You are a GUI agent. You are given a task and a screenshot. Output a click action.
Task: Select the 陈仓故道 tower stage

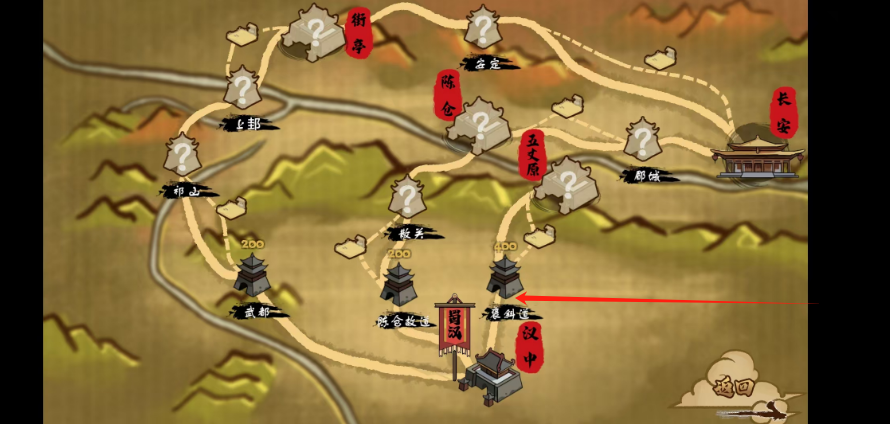pyautogui.click(x=401, y=284)
